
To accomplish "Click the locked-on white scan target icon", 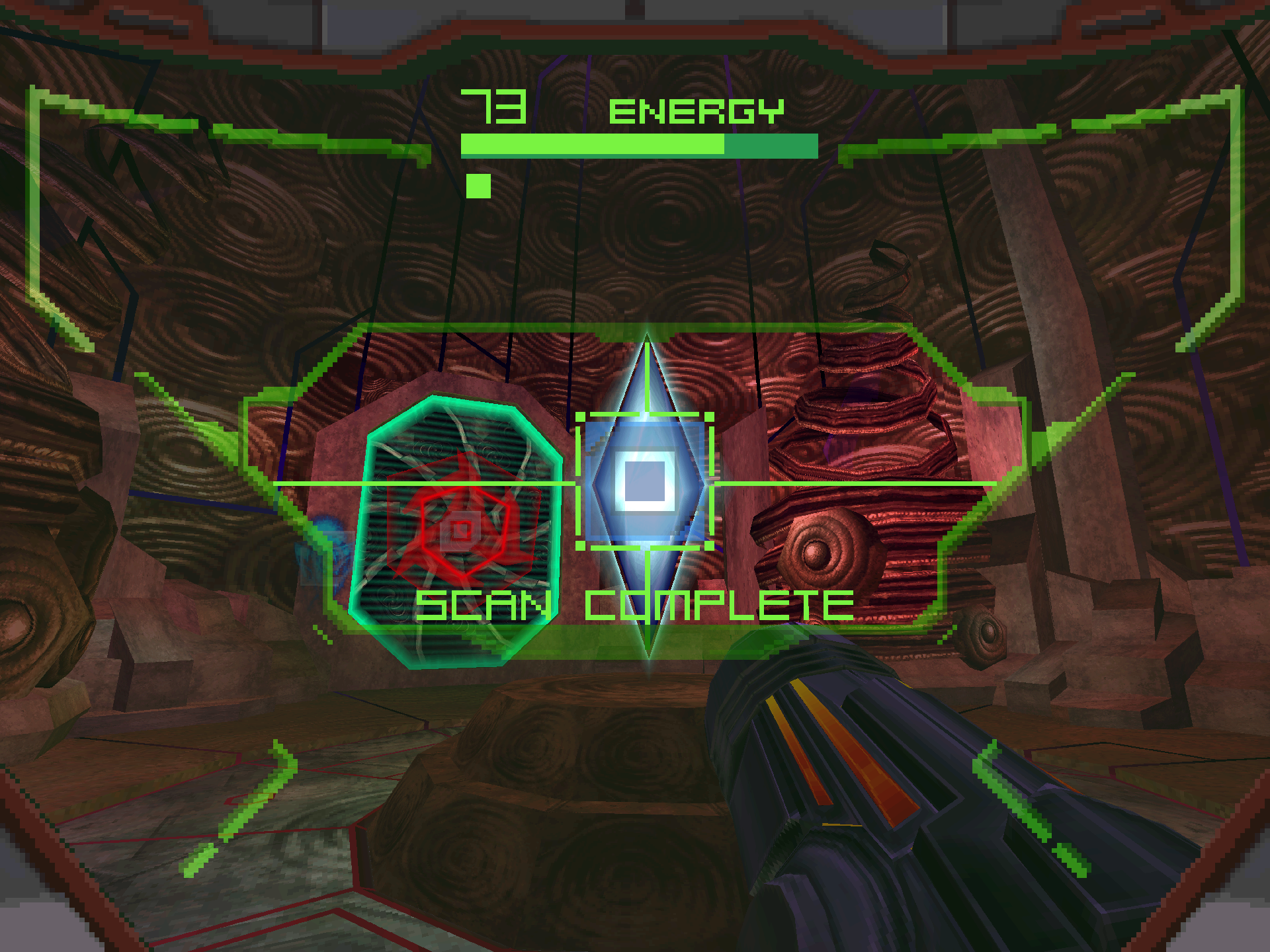I will point(645,481).
